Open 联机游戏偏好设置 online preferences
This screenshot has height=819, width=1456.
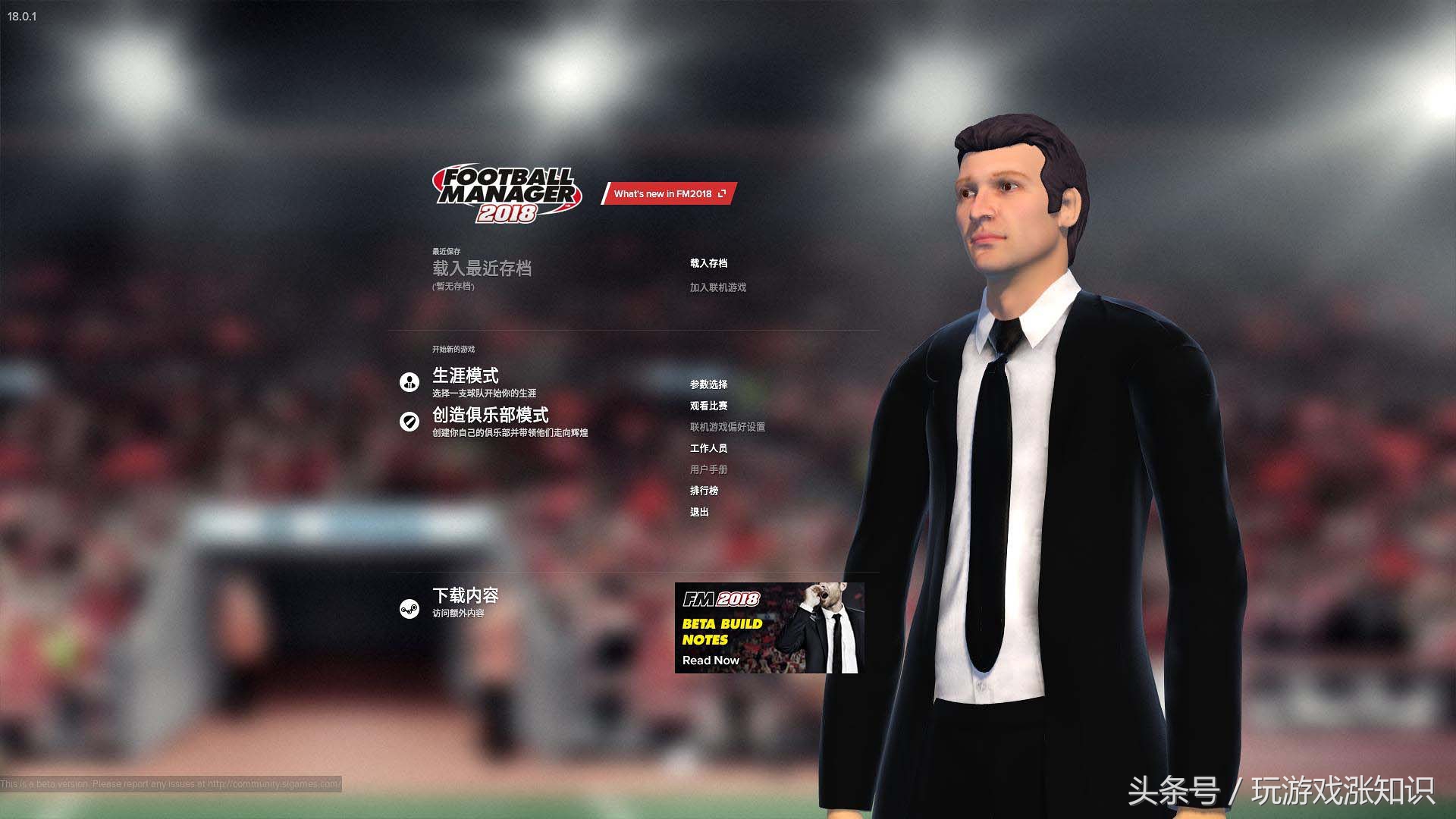[727, 427]
